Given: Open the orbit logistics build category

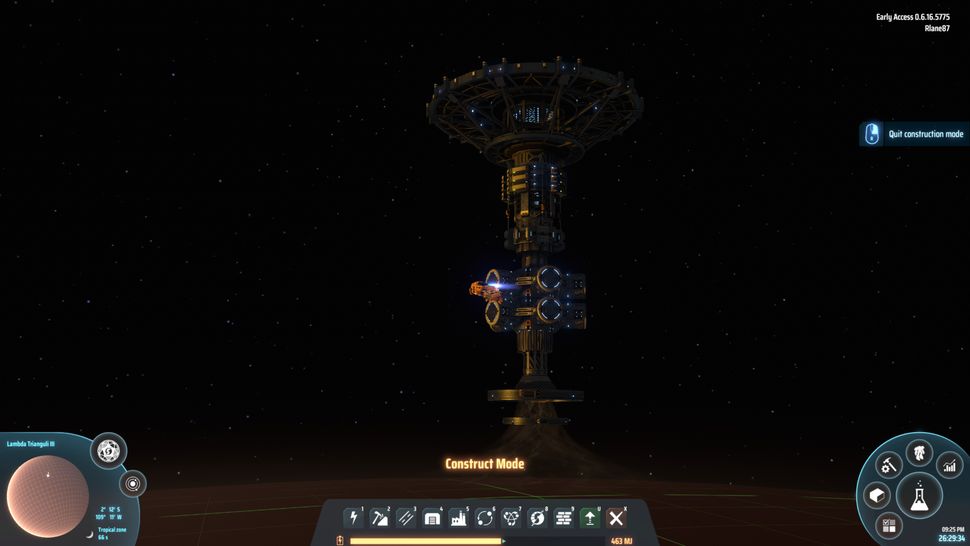Looking at the screenshot, I should click(486, 518).
